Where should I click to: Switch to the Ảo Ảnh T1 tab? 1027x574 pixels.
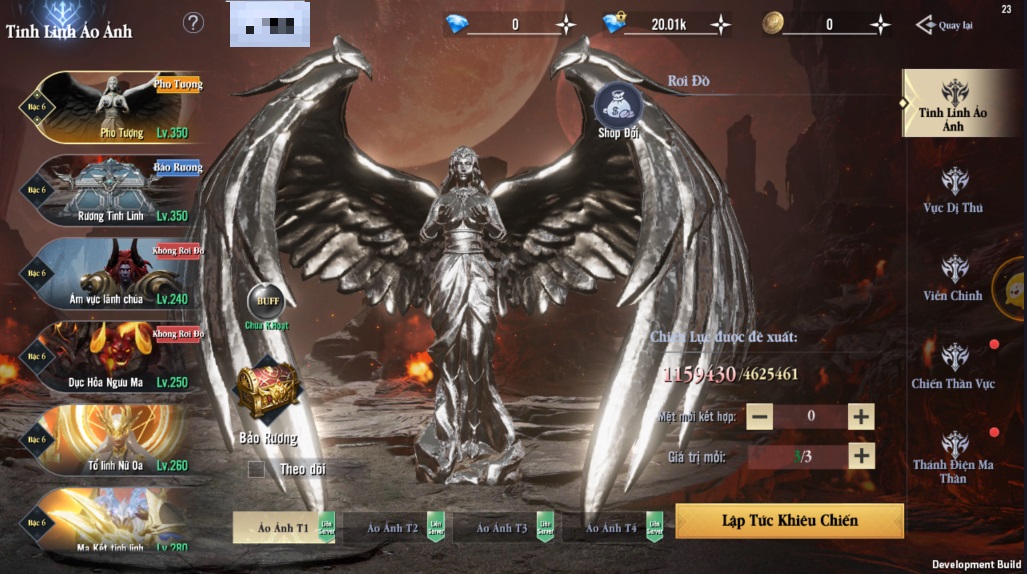tap(285, 527)
